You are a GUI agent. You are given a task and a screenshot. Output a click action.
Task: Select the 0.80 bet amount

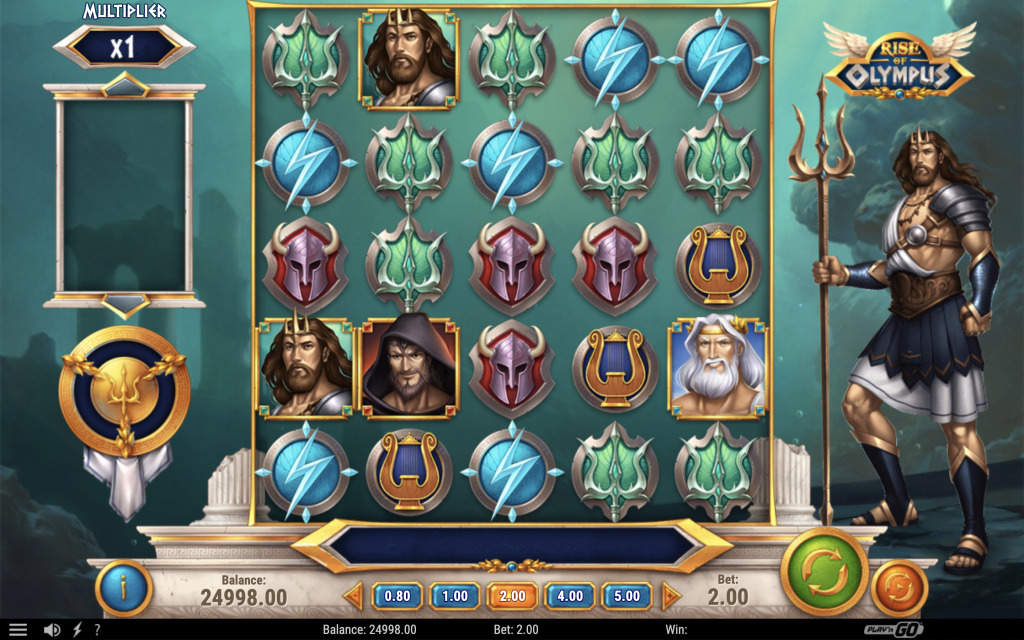pyautogui.click(x=397, y=596)
